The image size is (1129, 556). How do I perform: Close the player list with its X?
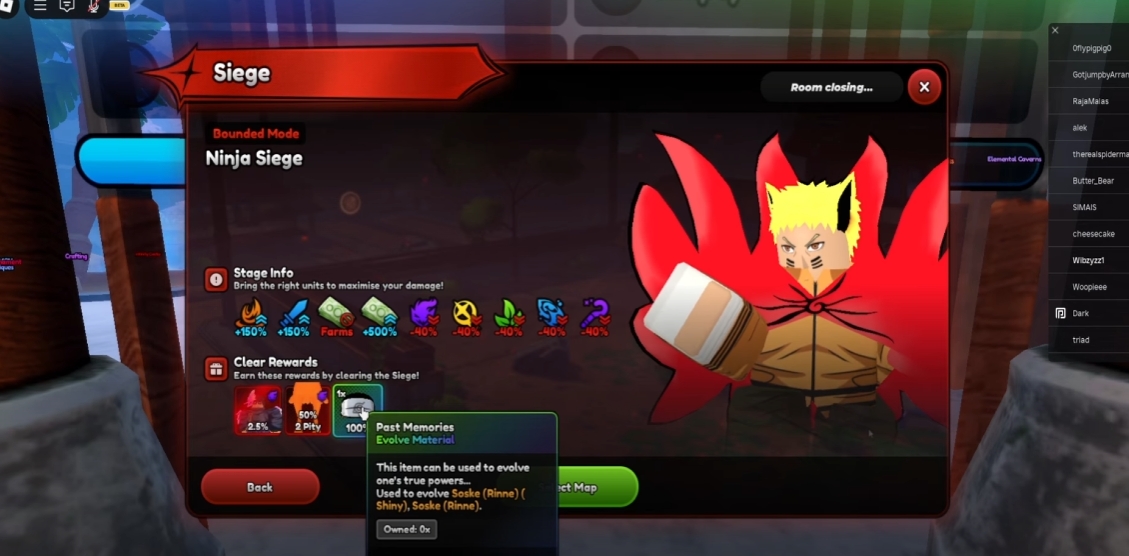point(1055,30)
